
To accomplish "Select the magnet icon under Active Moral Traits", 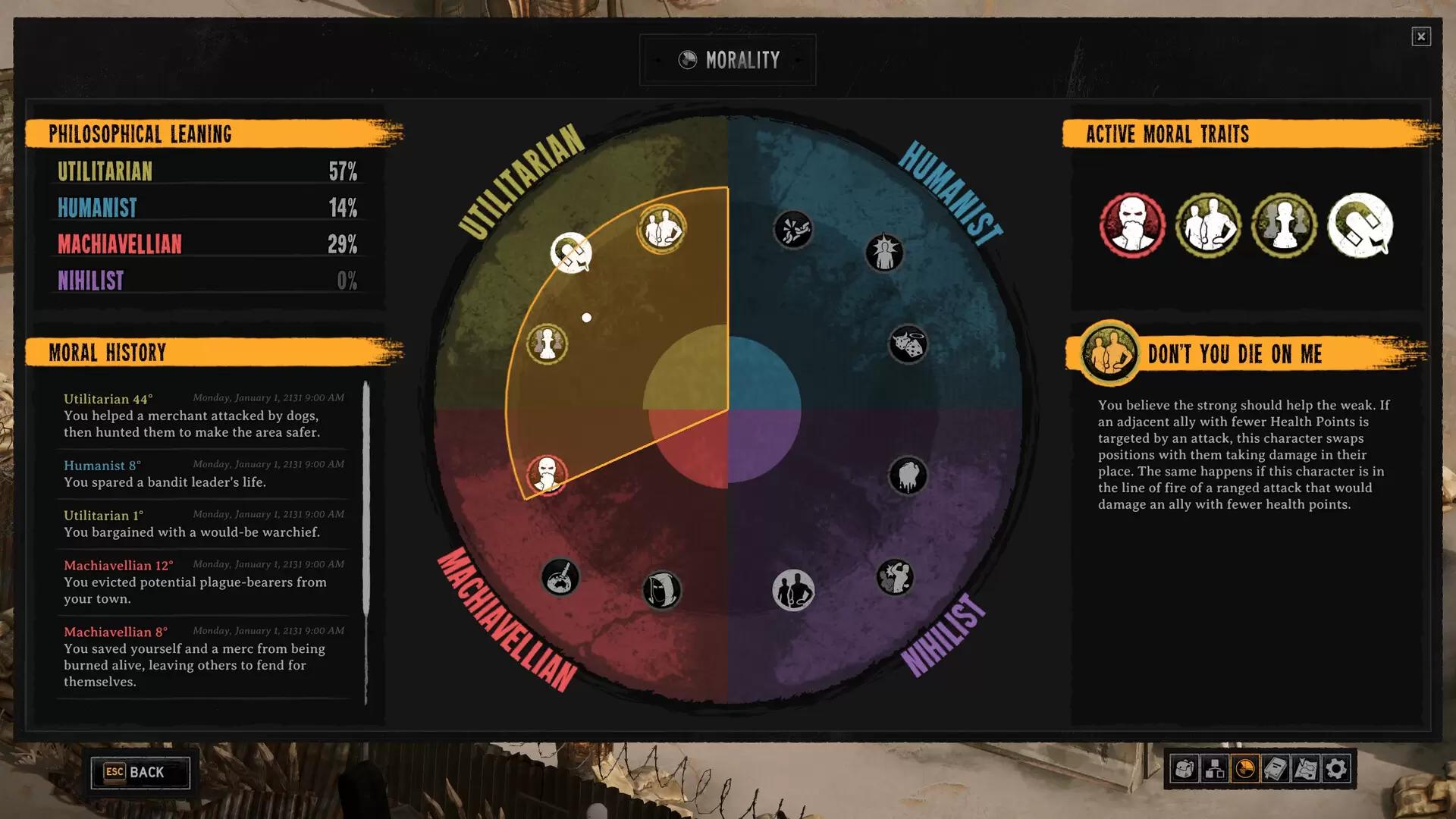I will pos(1360,225).
